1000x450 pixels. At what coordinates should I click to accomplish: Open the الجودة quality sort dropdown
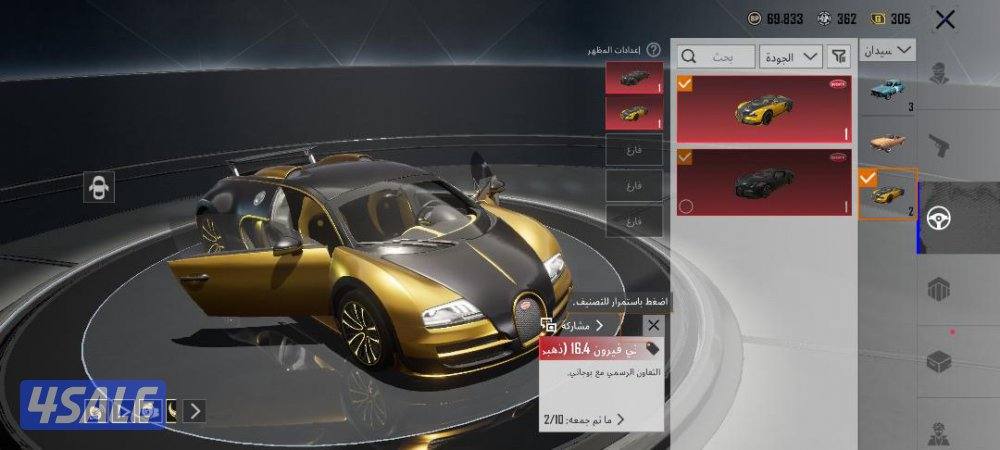(x=791, y=57)
